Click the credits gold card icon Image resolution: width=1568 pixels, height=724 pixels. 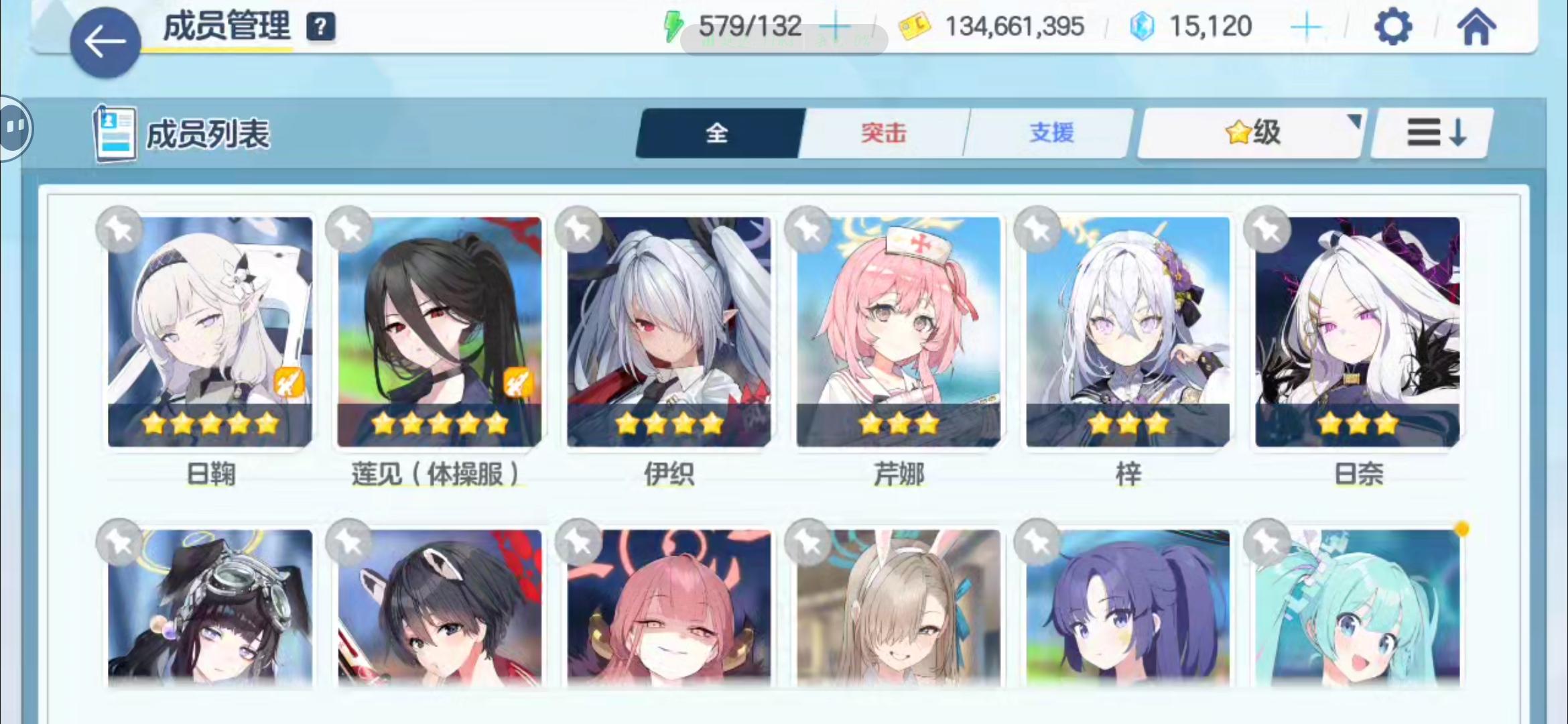click(917, 25)
